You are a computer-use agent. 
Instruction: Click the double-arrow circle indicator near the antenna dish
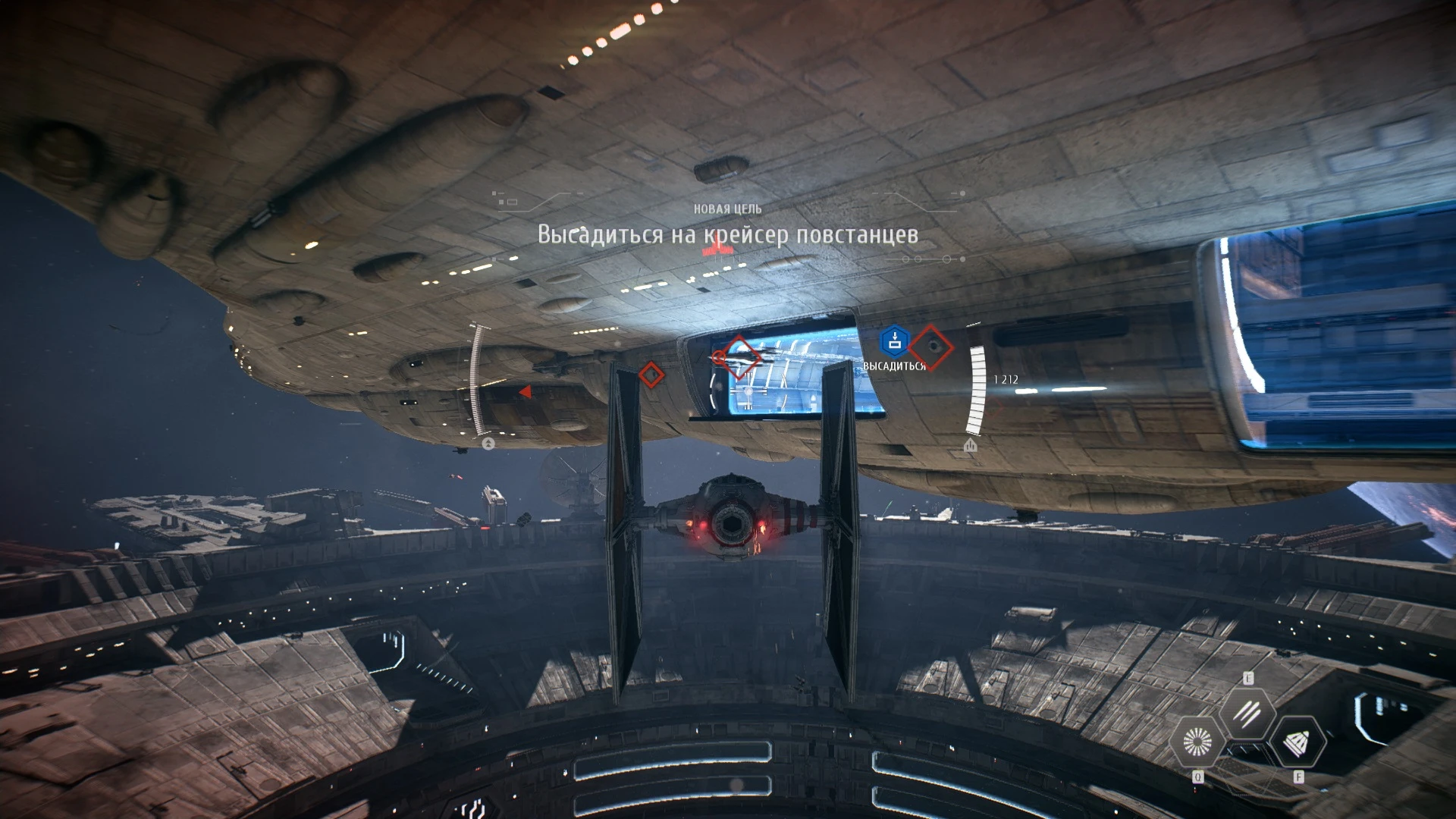[x=488, y=444]
